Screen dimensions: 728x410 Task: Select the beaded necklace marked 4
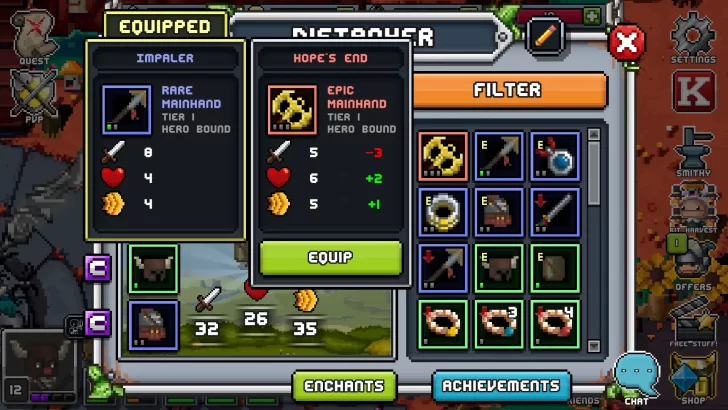555,323
